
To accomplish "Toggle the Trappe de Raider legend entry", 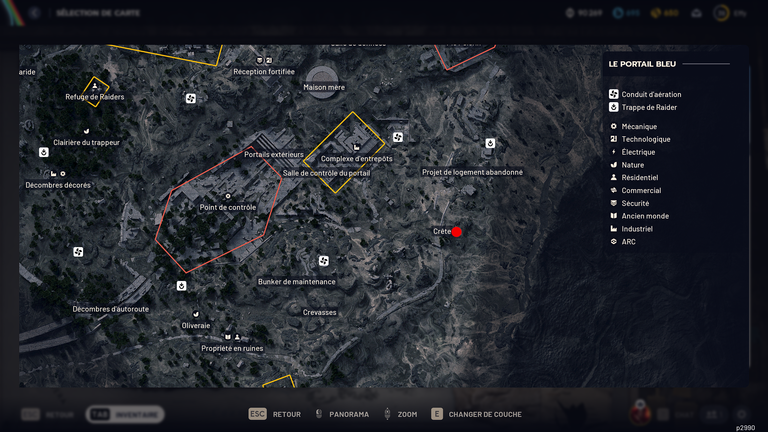I will click(645, 107).
